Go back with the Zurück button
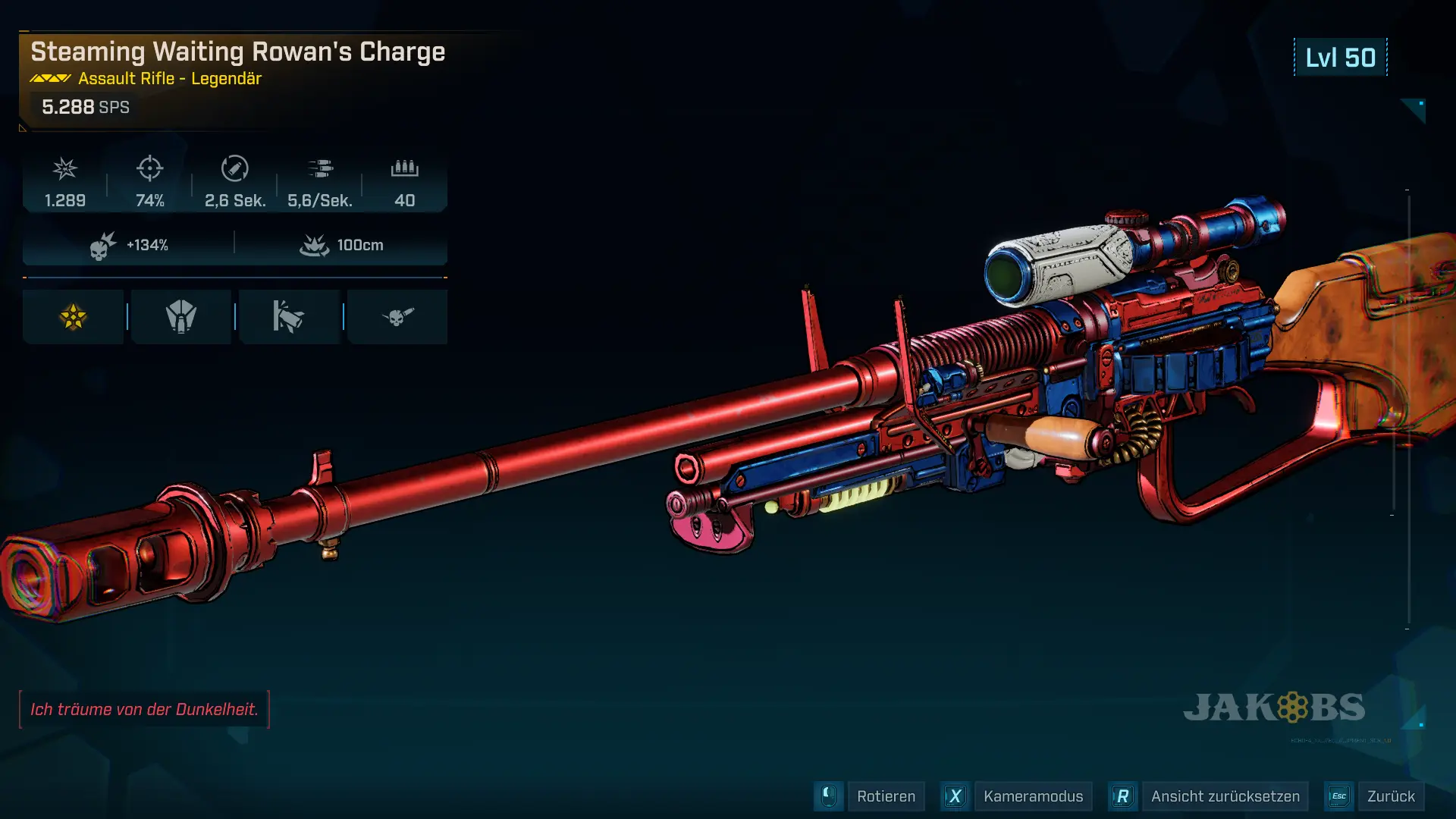Screen dimensions: 1456x819 (1390, 796)
